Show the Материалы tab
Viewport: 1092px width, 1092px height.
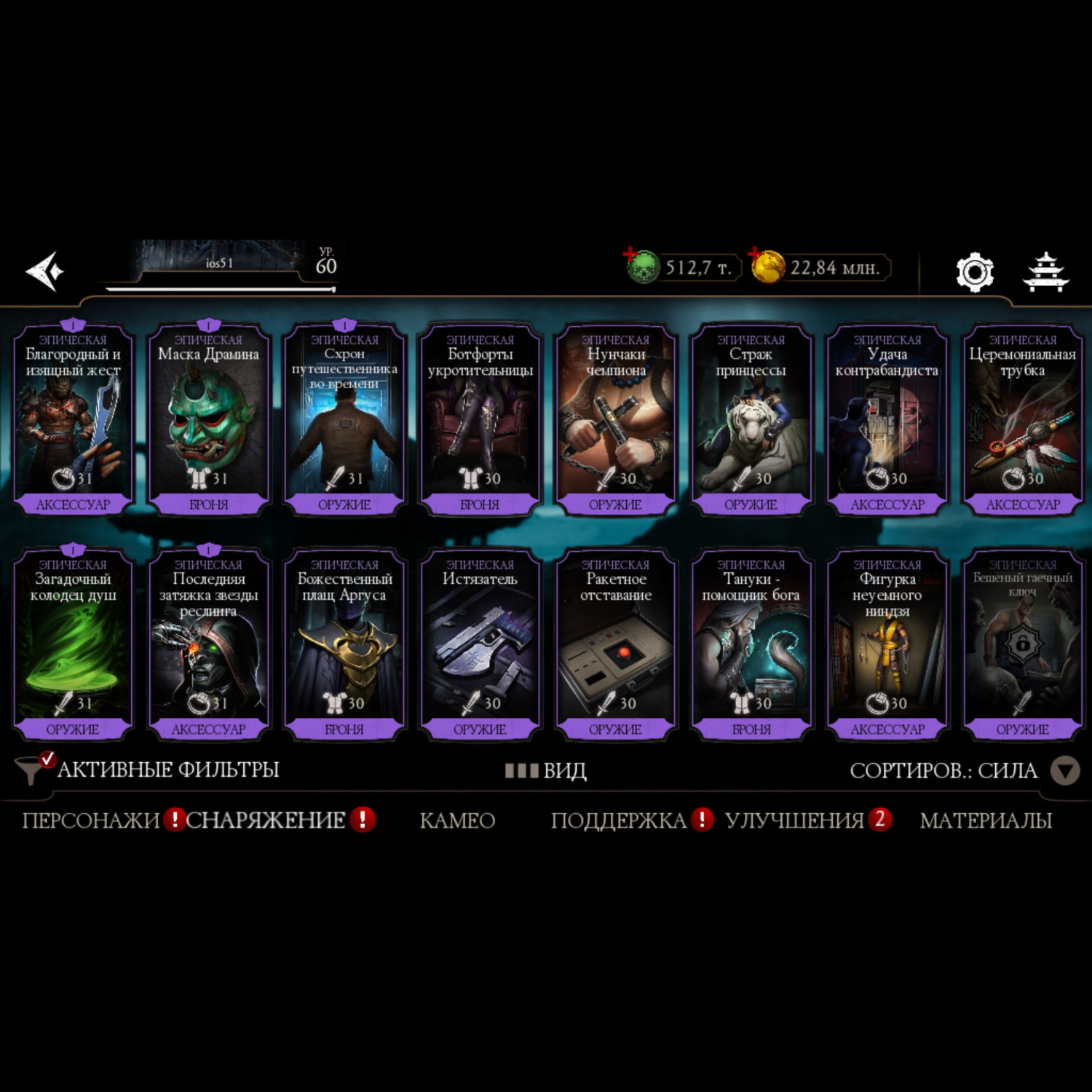pos(986,820)
